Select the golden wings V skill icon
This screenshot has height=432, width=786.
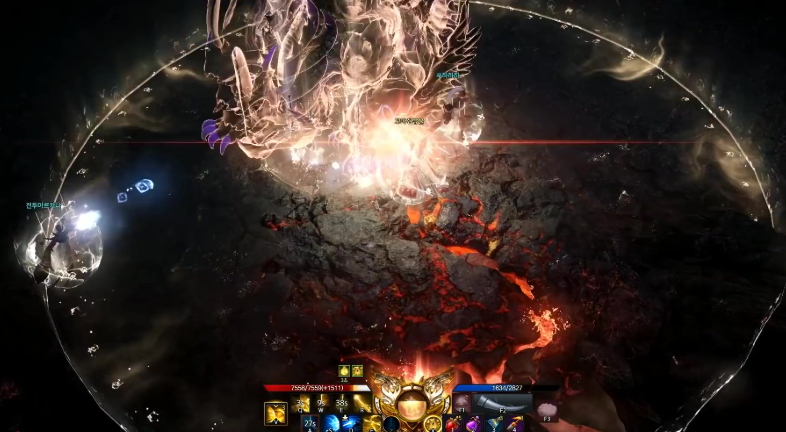pyautogui.click(x=275, y=412)
